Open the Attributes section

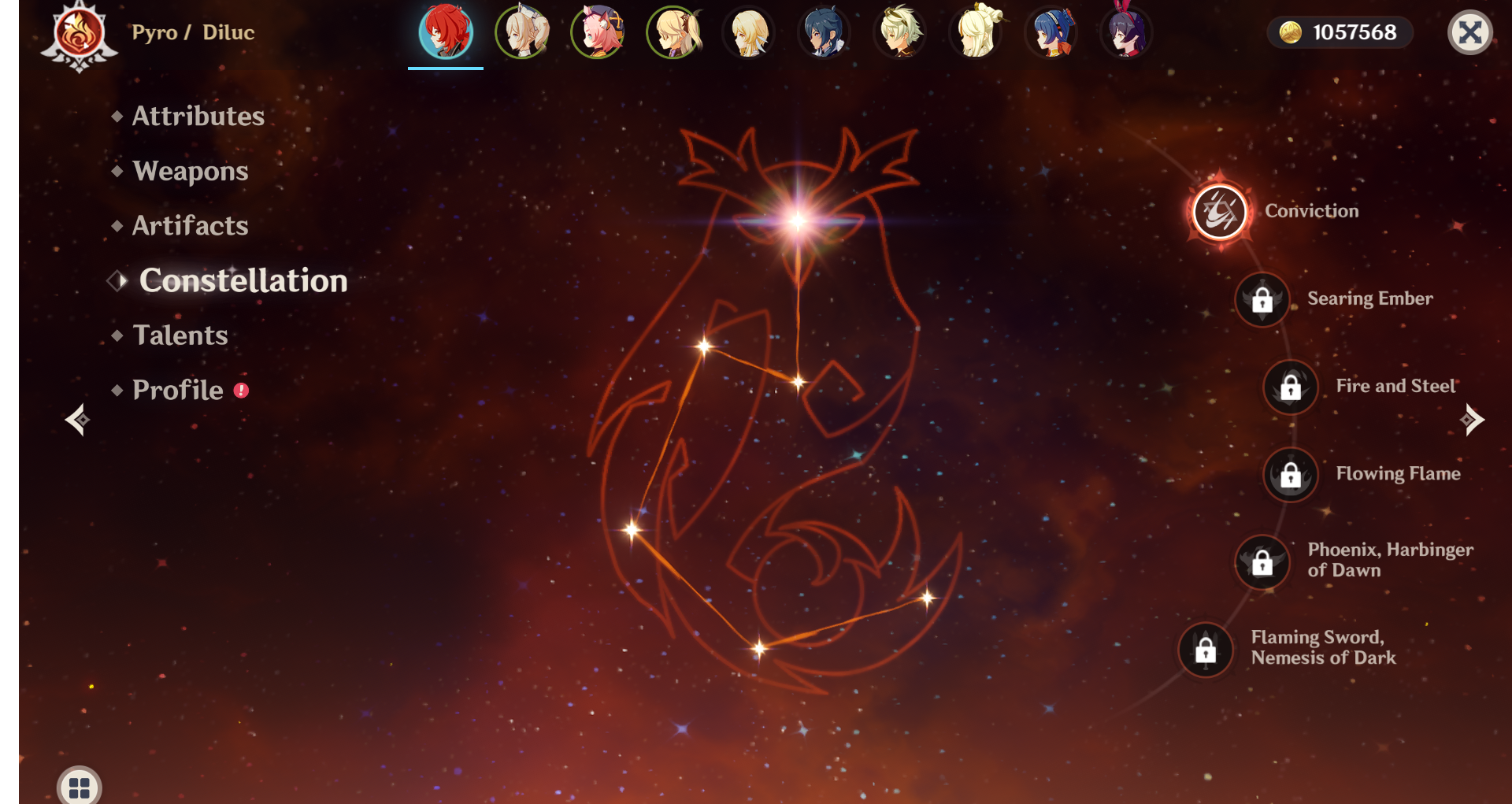[x=198, y=117]
